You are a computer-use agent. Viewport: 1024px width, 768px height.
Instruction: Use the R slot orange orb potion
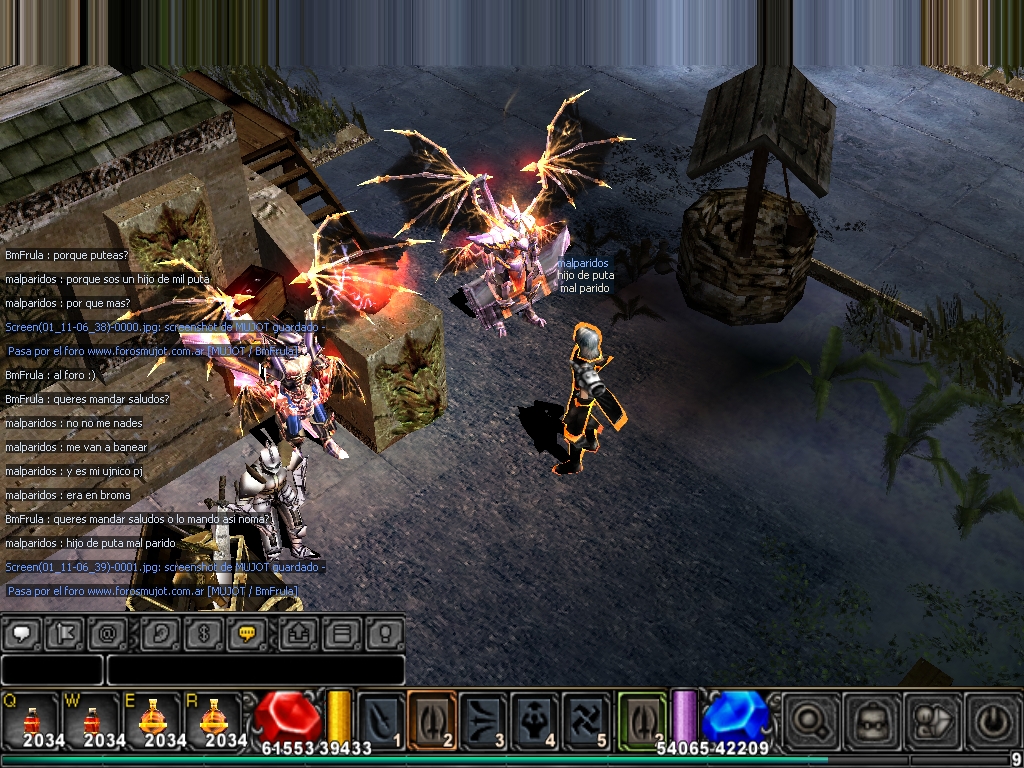(213, 719)
